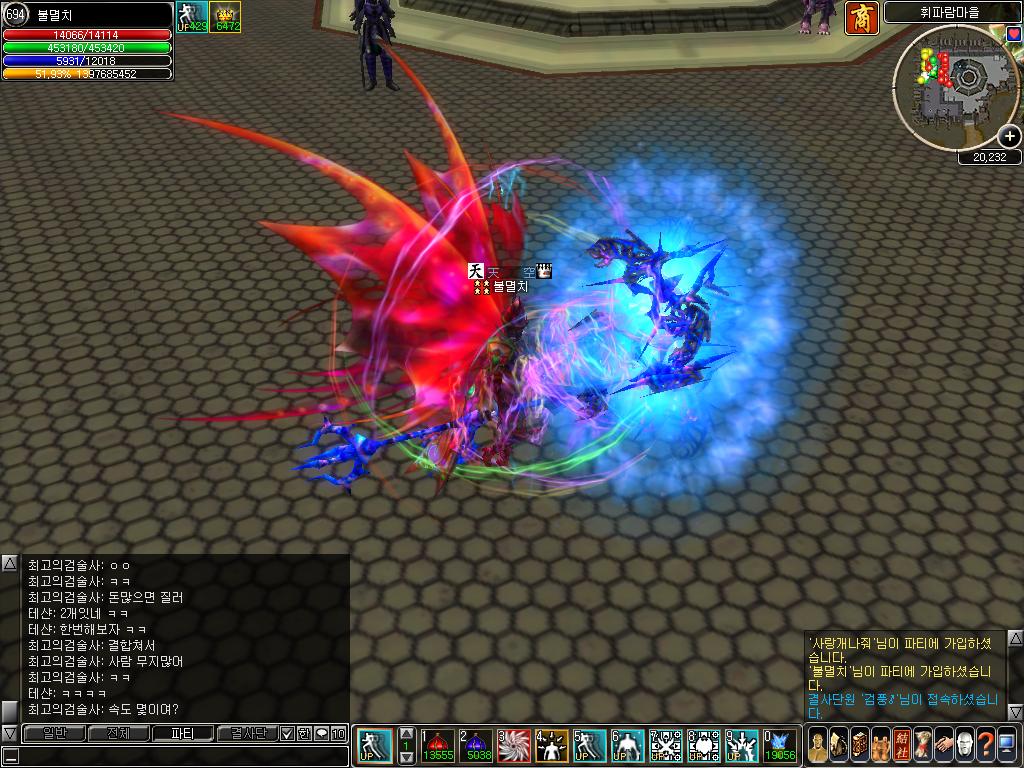Switch chat to the 일반 tab

[53, 734]
